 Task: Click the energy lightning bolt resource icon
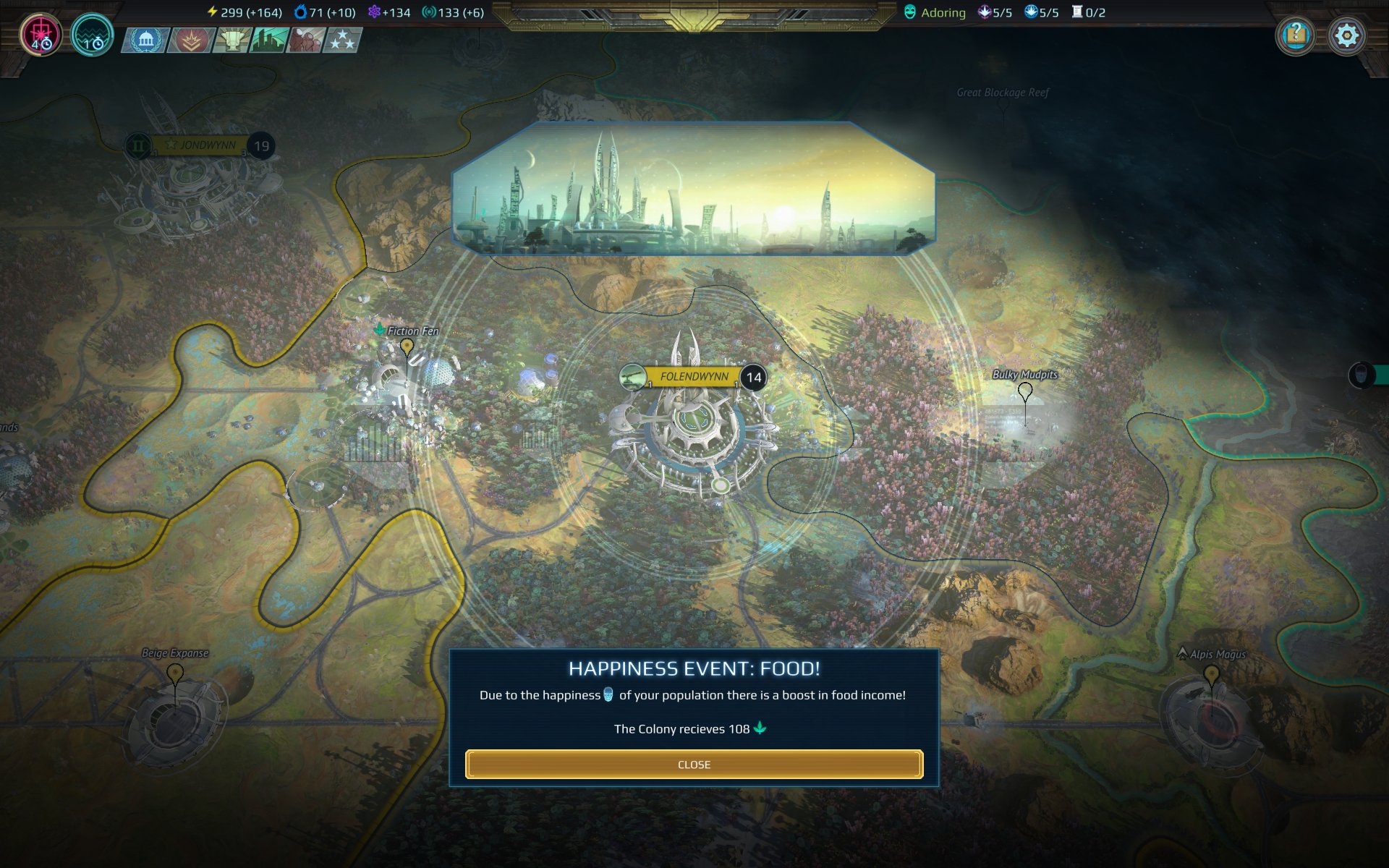[x=212, y=11]
